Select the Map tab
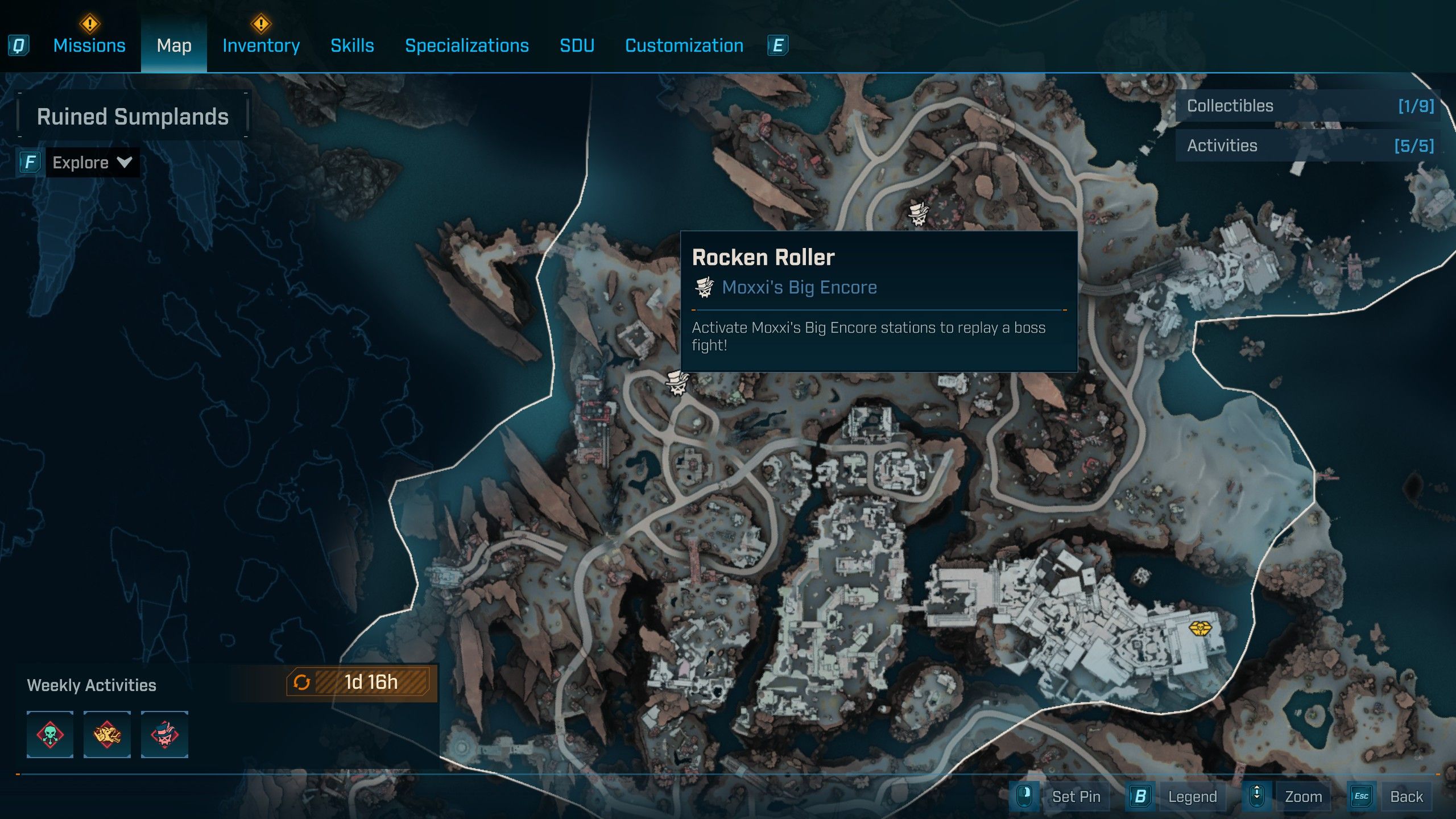 [x=174, y=45]
